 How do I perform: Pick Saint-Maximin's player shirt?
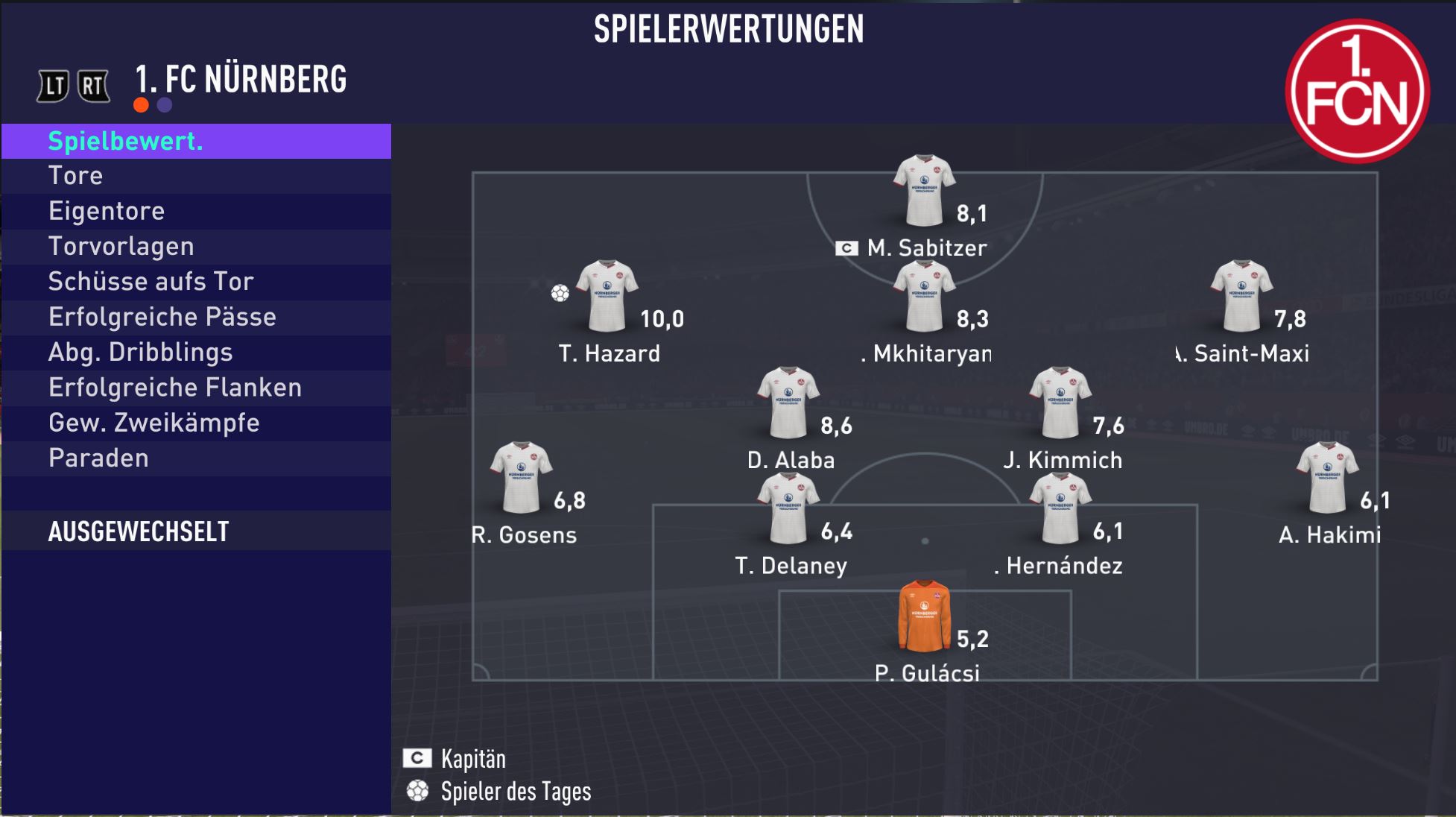pos(1241,297)
